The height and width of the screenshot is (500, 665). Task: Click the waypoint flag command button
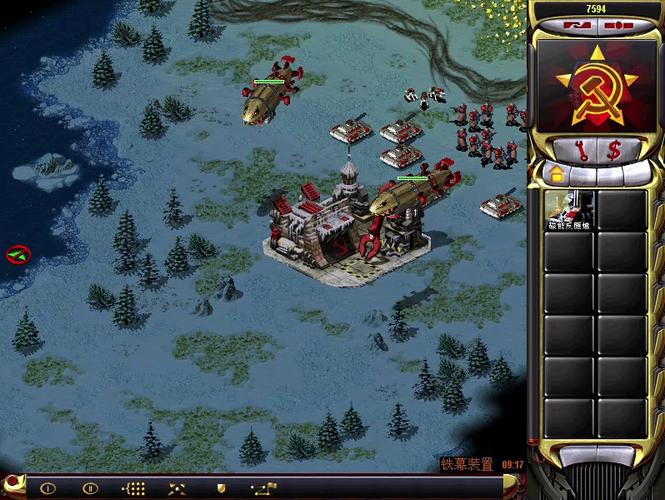coord(264,488)
